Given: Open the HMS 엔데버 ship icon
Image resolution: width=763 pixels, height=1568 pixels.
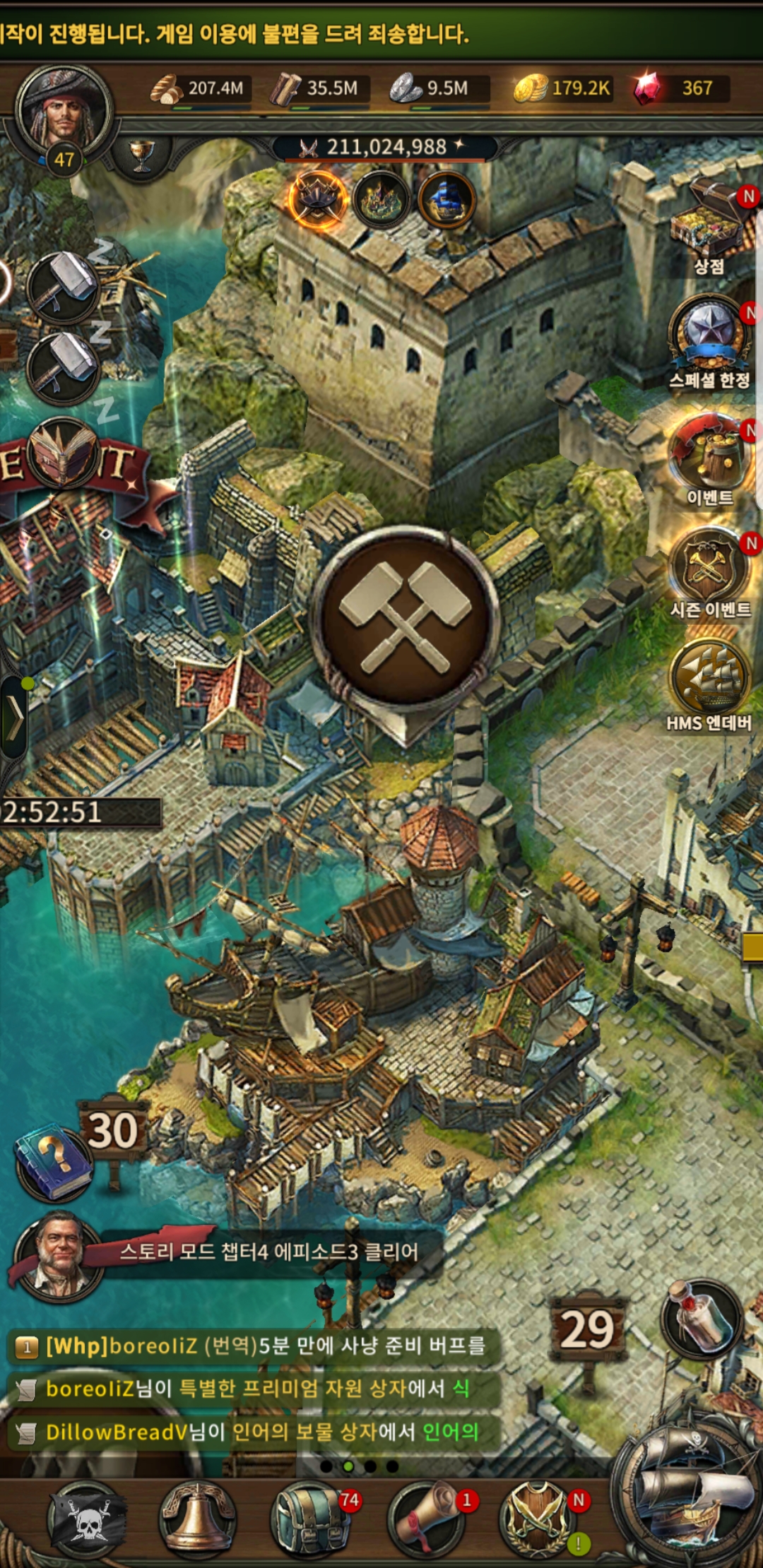Looking at the screenshot, I should [x=709, y=679].
